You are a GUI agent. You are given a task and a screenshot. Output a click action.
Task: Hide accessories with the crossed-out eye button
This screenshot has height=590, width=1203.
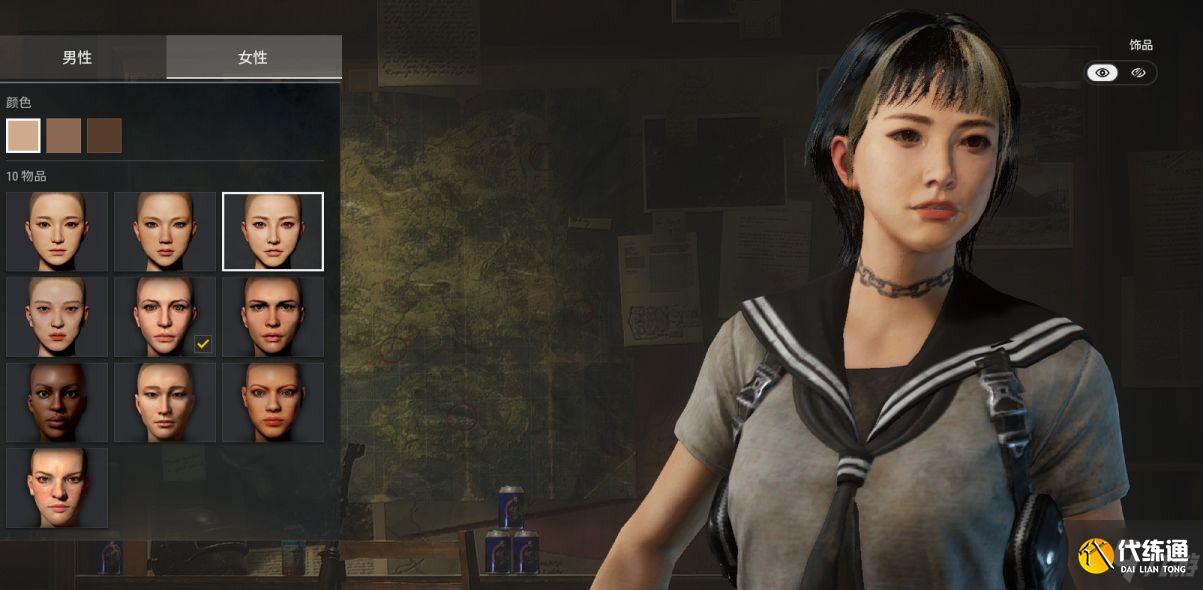[1138, 73]
